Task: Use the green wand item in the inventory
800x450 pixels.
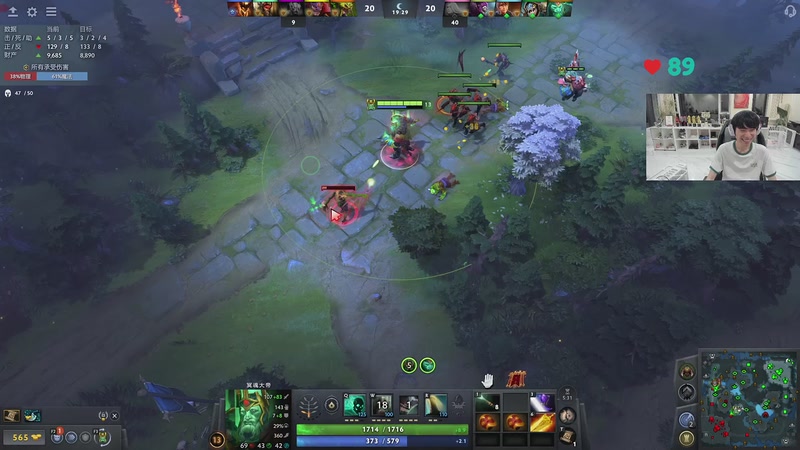Action: point(487,402)
